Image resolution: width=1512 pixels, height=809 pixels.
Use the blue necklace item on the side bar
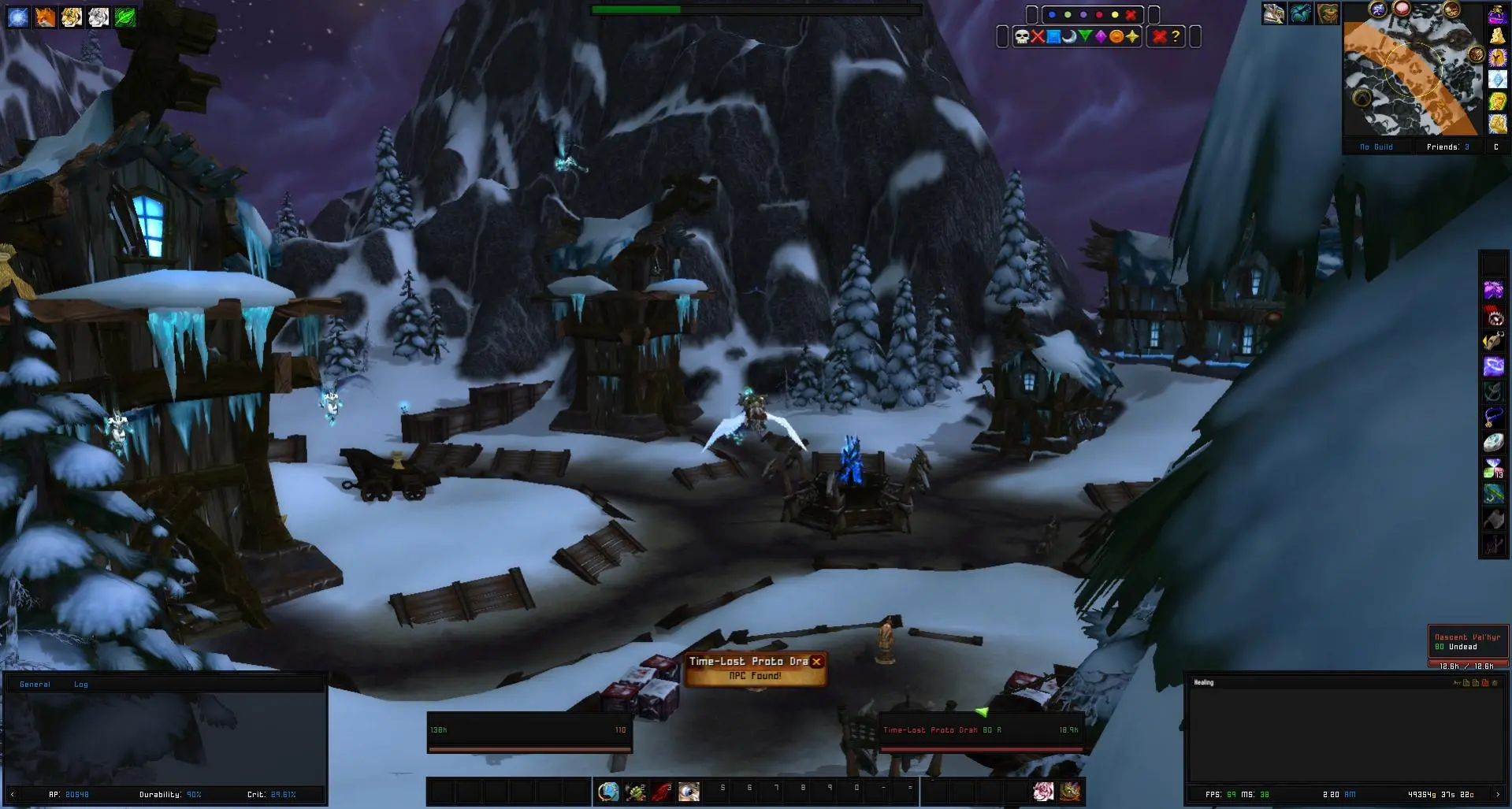pos(1493,417)
